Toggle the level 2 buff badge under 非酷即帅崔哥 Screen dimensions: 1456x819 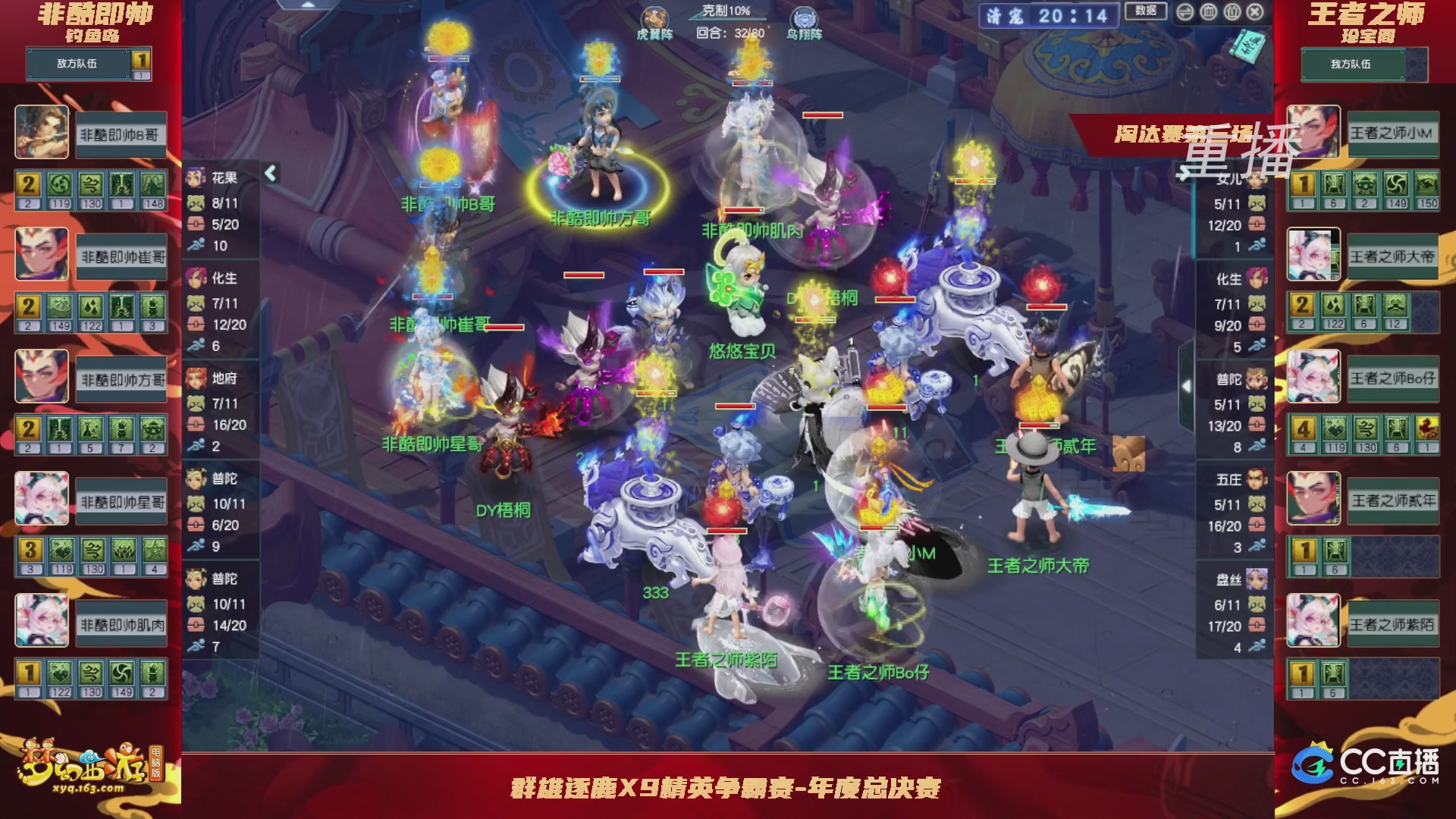(30, 306)
